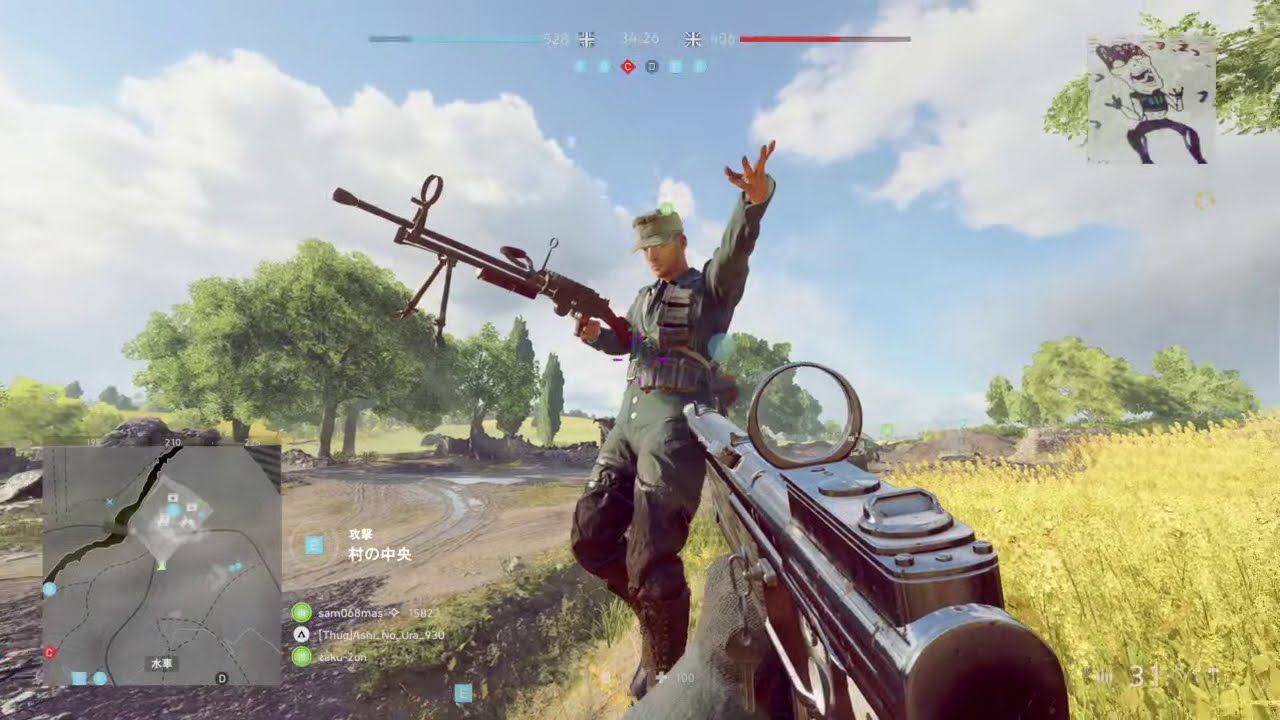Select the dark D flag in the top objective strip

pyautogui.click(x=651, y=67)
